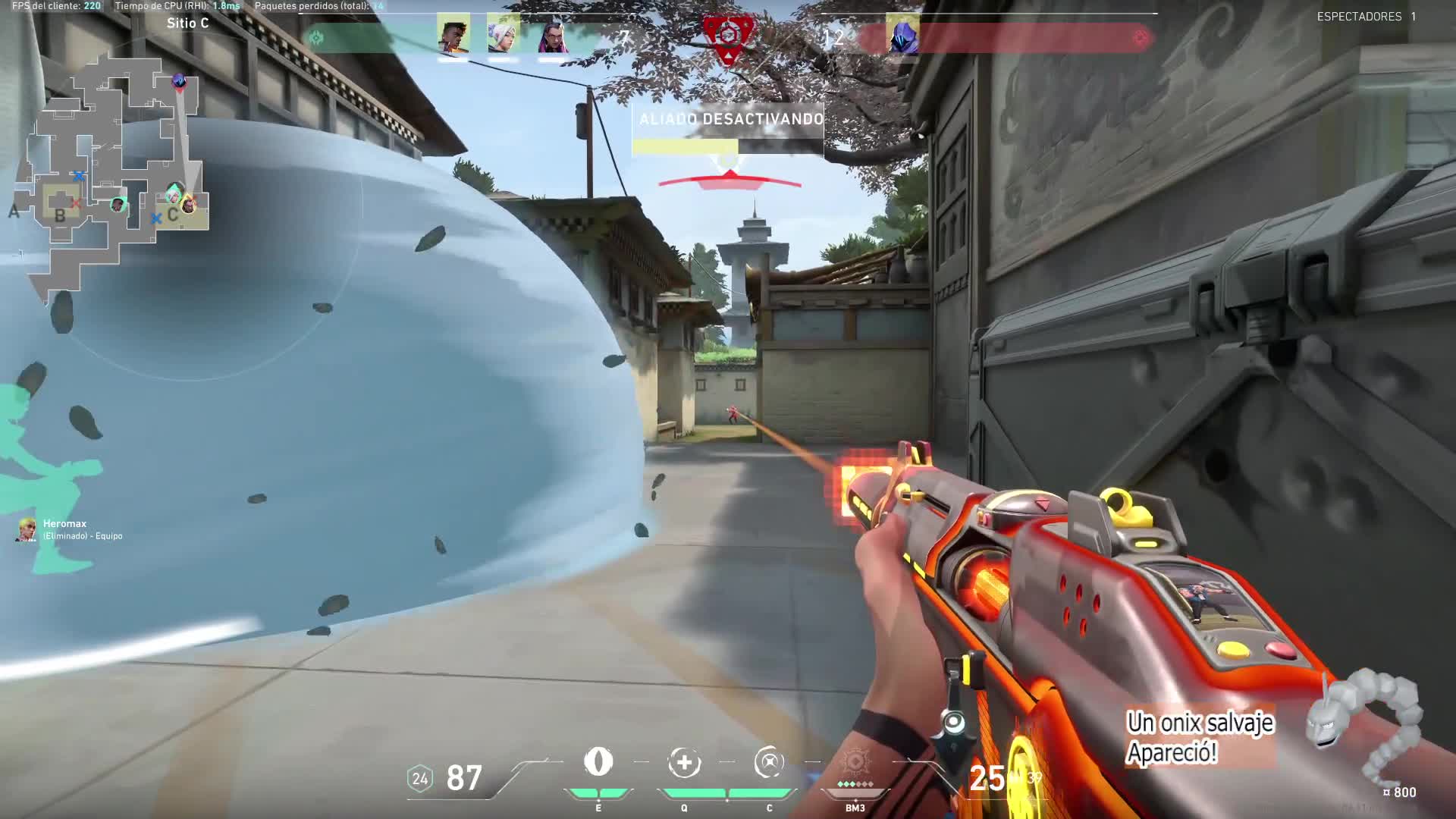
Task: Activate the C ability orb icon
Action: click(769, 763)
